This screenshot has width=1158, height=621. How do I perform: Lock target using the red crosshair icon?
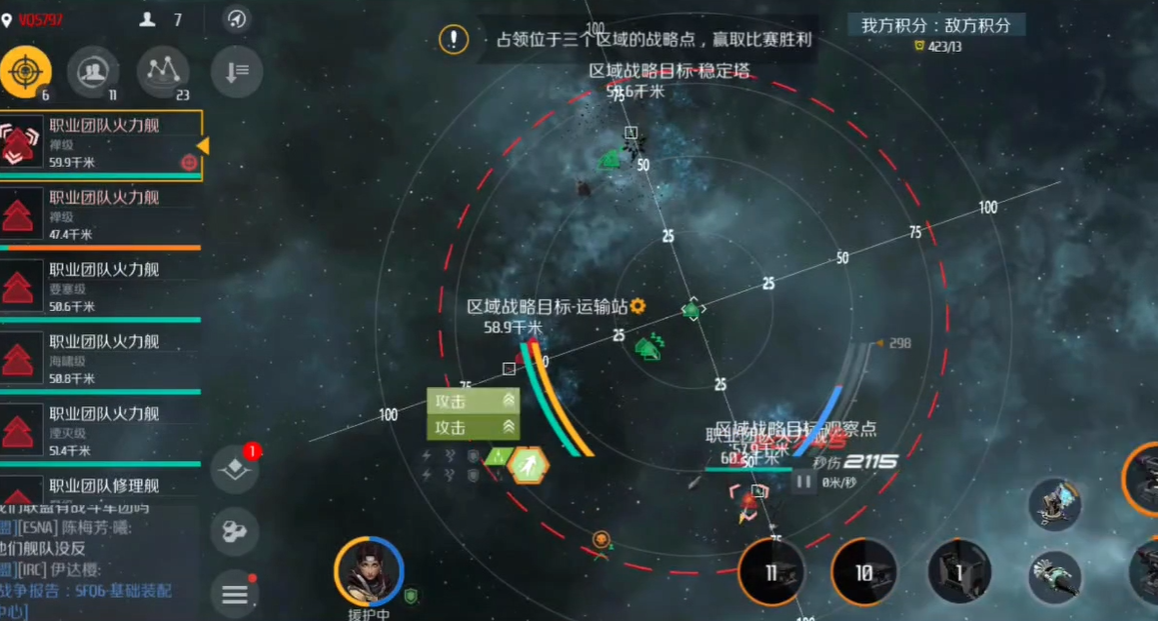pos(189,162)
